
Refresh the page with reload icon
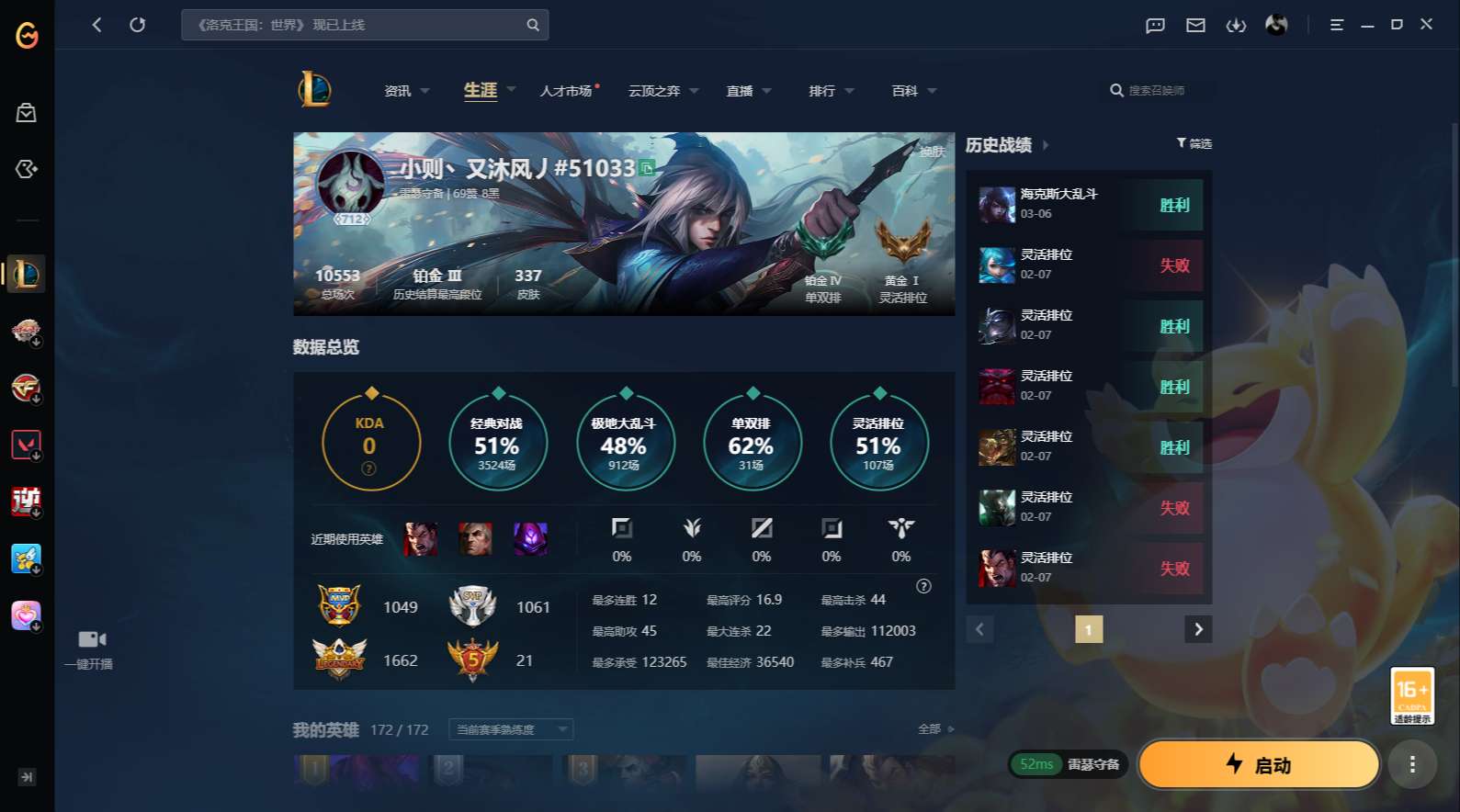[x=137, y=25]
